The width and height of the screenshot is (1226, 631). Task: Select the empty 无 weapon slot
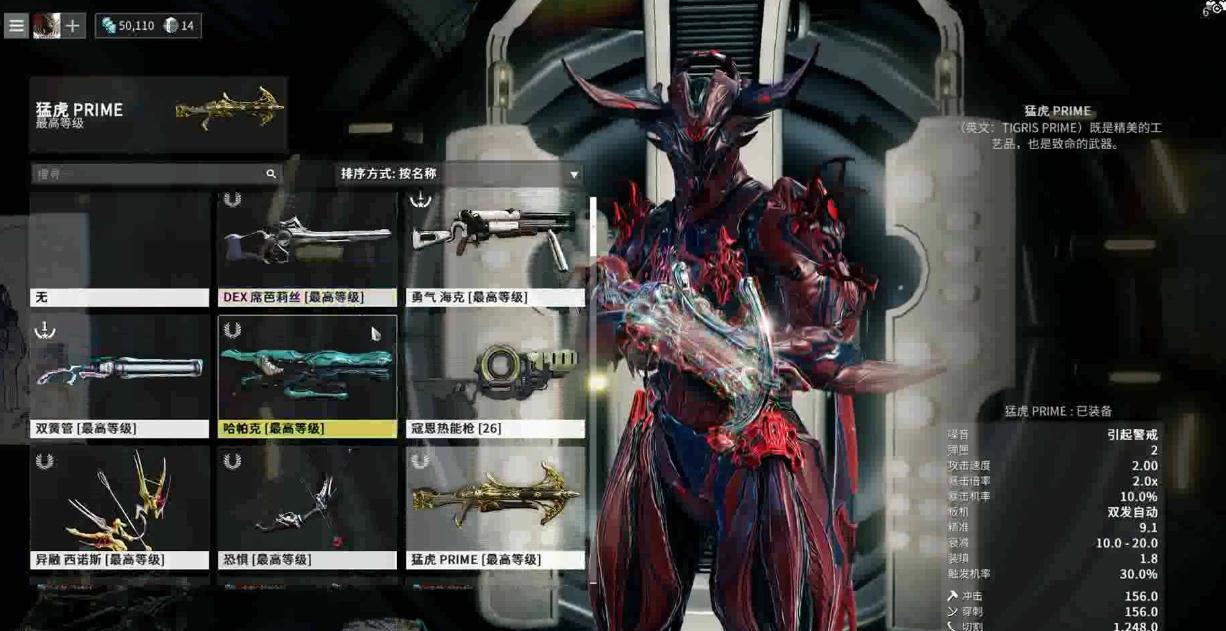[x=119, y=250]
